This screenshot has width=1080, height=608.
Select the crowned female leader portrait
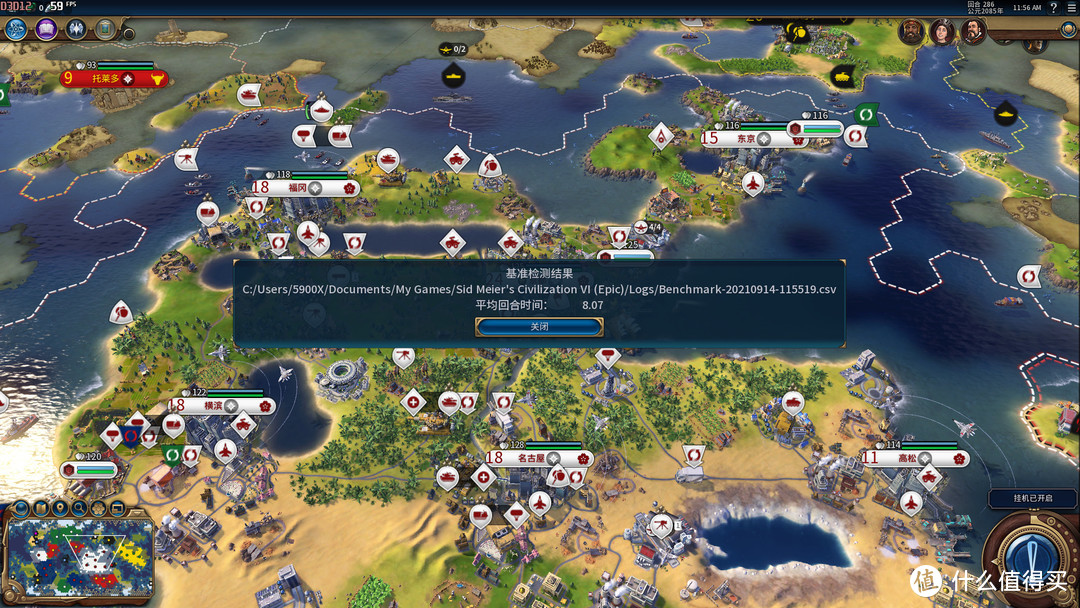[x=941, y=32]
